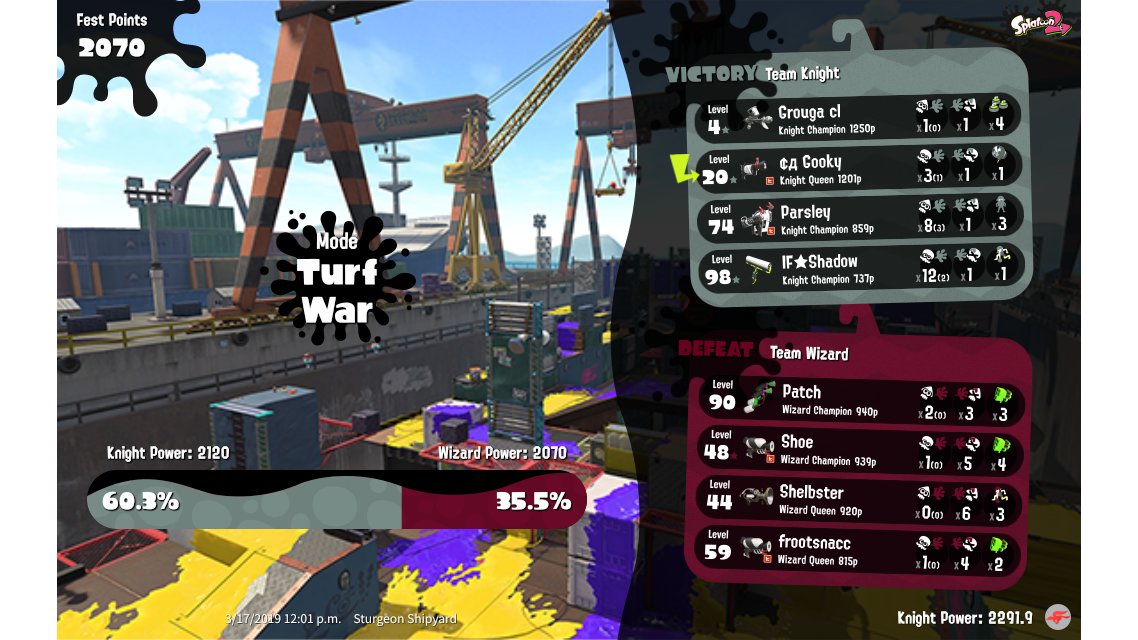The height and width of the screenshot is (640, 1138).
Task: Click Parsley's row on Team Knight
Action: coord(860,218)
